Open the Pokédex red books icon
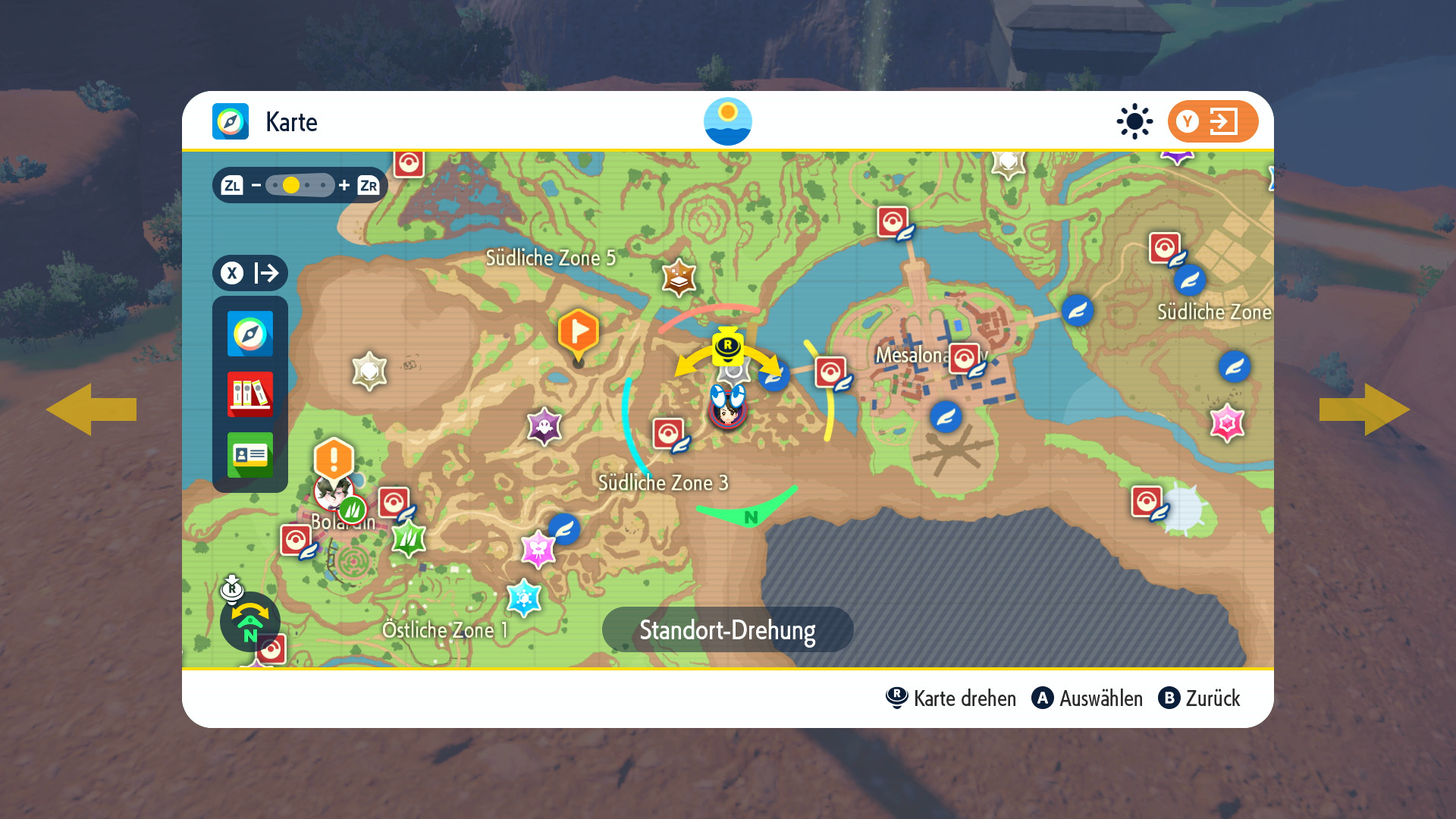1456x819 pixels. (249, 394)
